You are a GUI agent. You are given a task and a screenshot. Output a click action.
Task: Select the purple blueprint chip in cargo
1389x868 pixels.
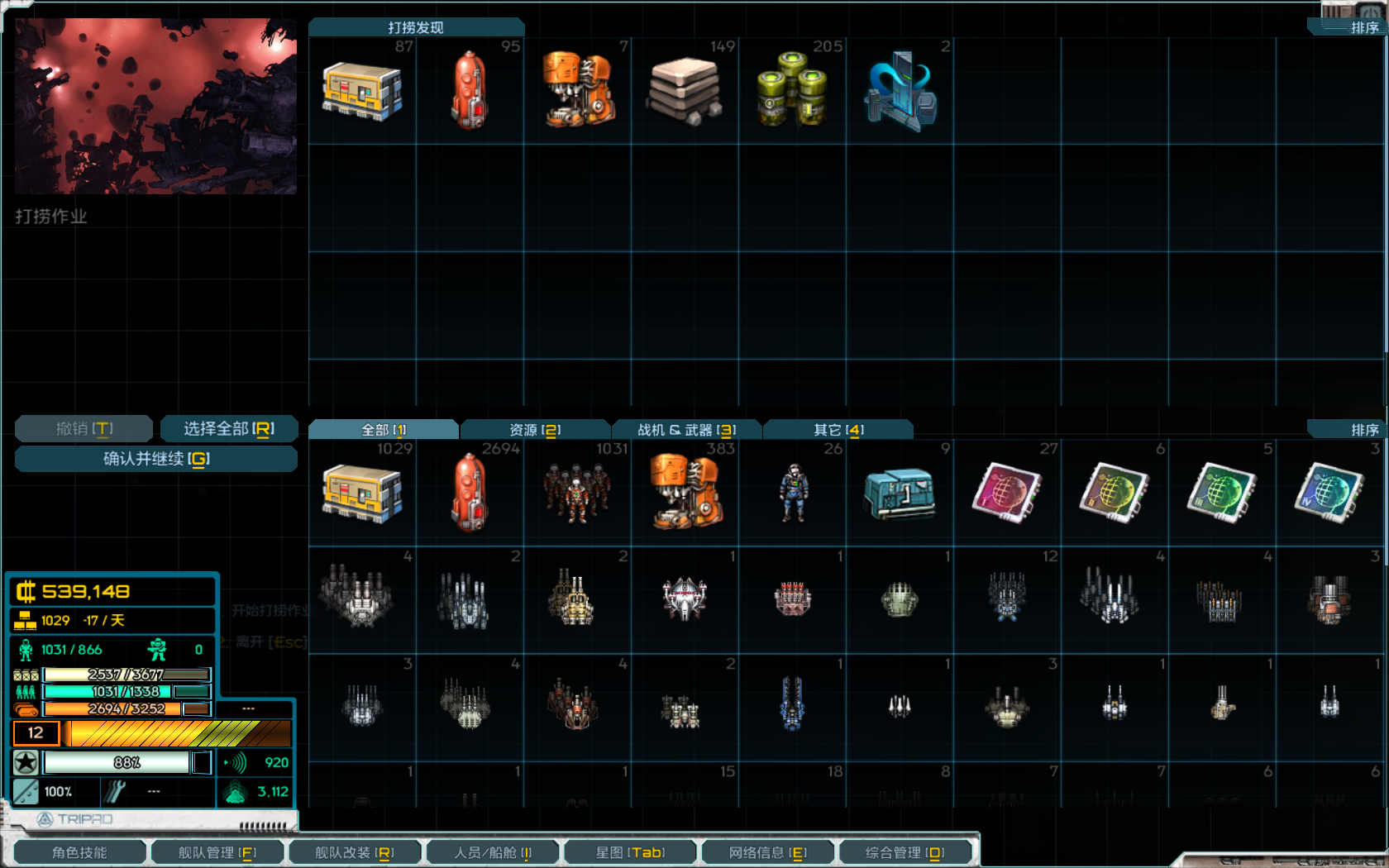[x=1006, y=492]
